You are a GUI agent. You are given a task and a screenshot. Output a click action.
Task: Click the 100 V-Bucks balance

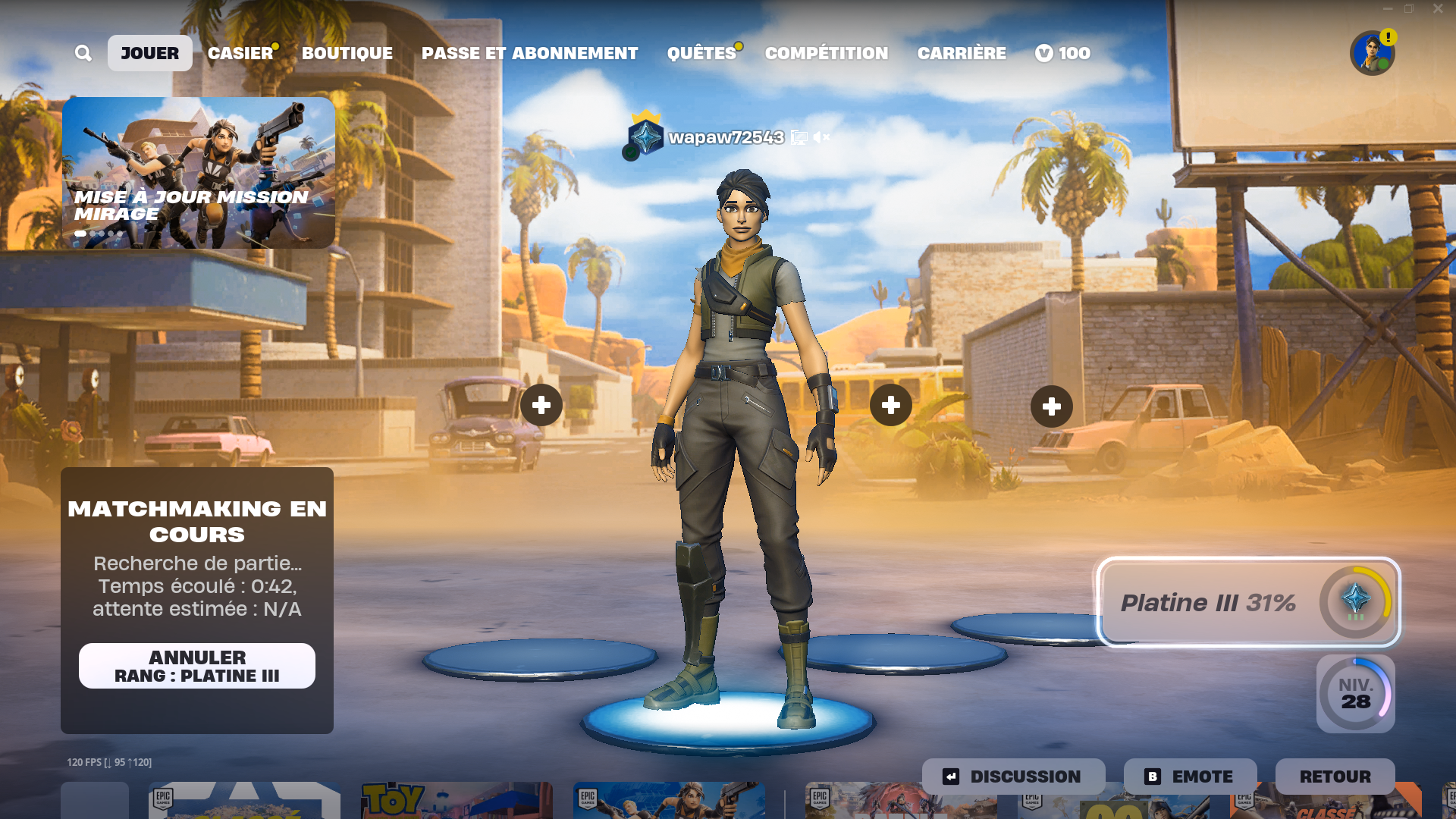tap(1063, 53)
